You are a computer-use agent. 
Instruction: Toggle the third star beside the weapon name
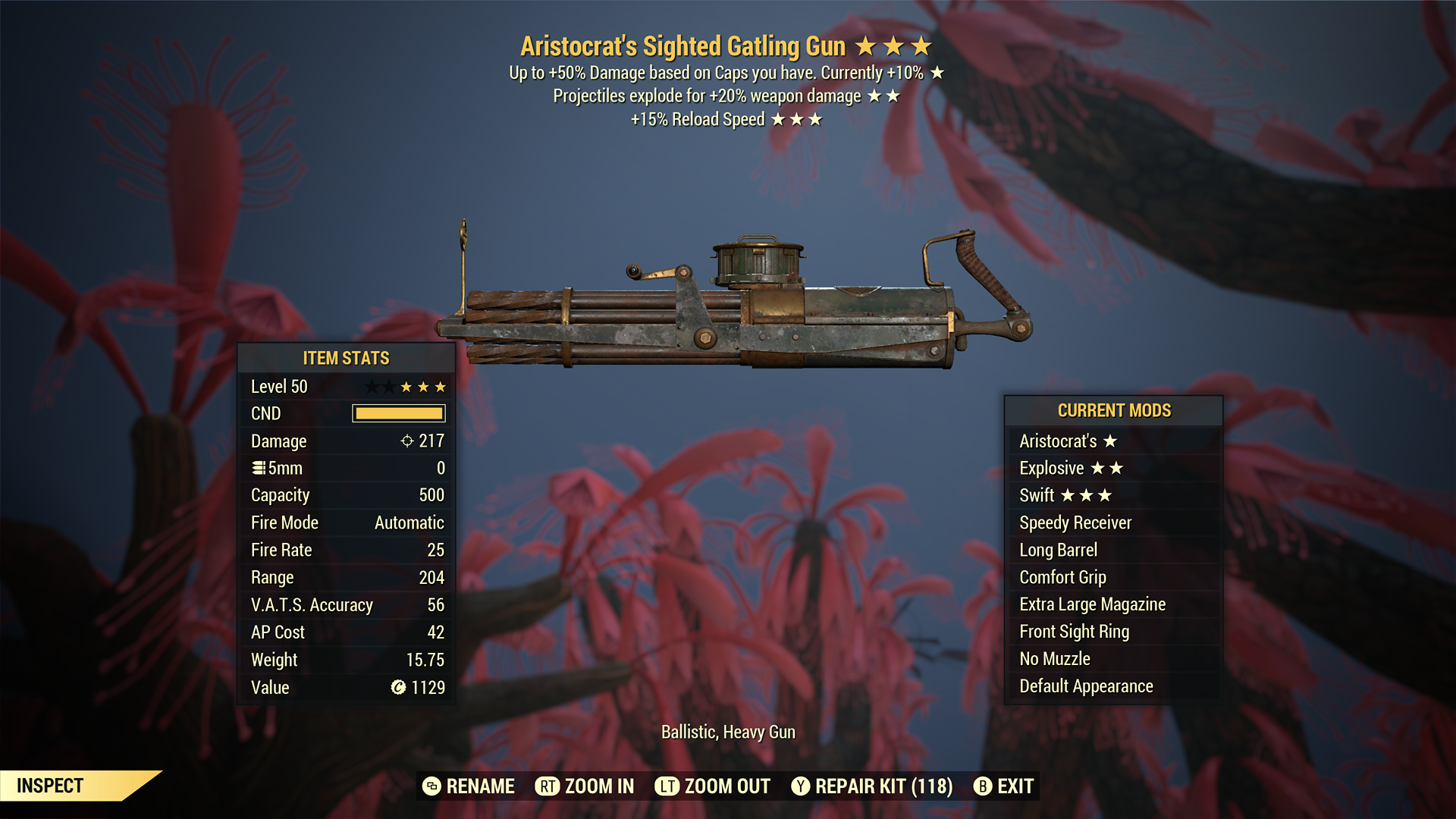(922, 45)
